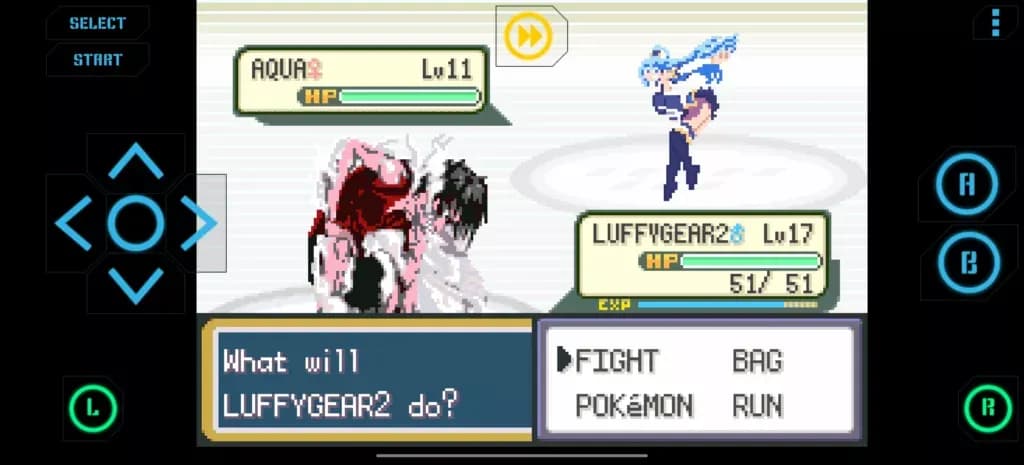This screenshot has width=1024, height=465.
Task: Open the emulator three-dot options menu
Action: [995, 21]
